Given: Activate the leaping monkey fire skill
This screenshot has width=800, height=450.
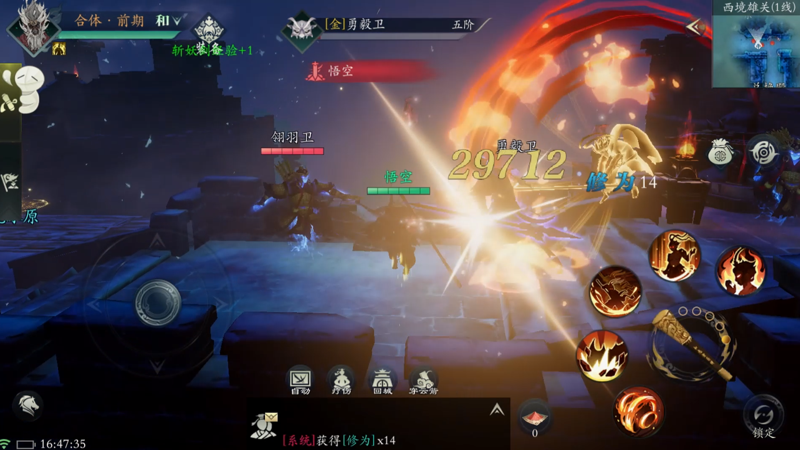Looking at the screenshot, I should click(674, 254).
